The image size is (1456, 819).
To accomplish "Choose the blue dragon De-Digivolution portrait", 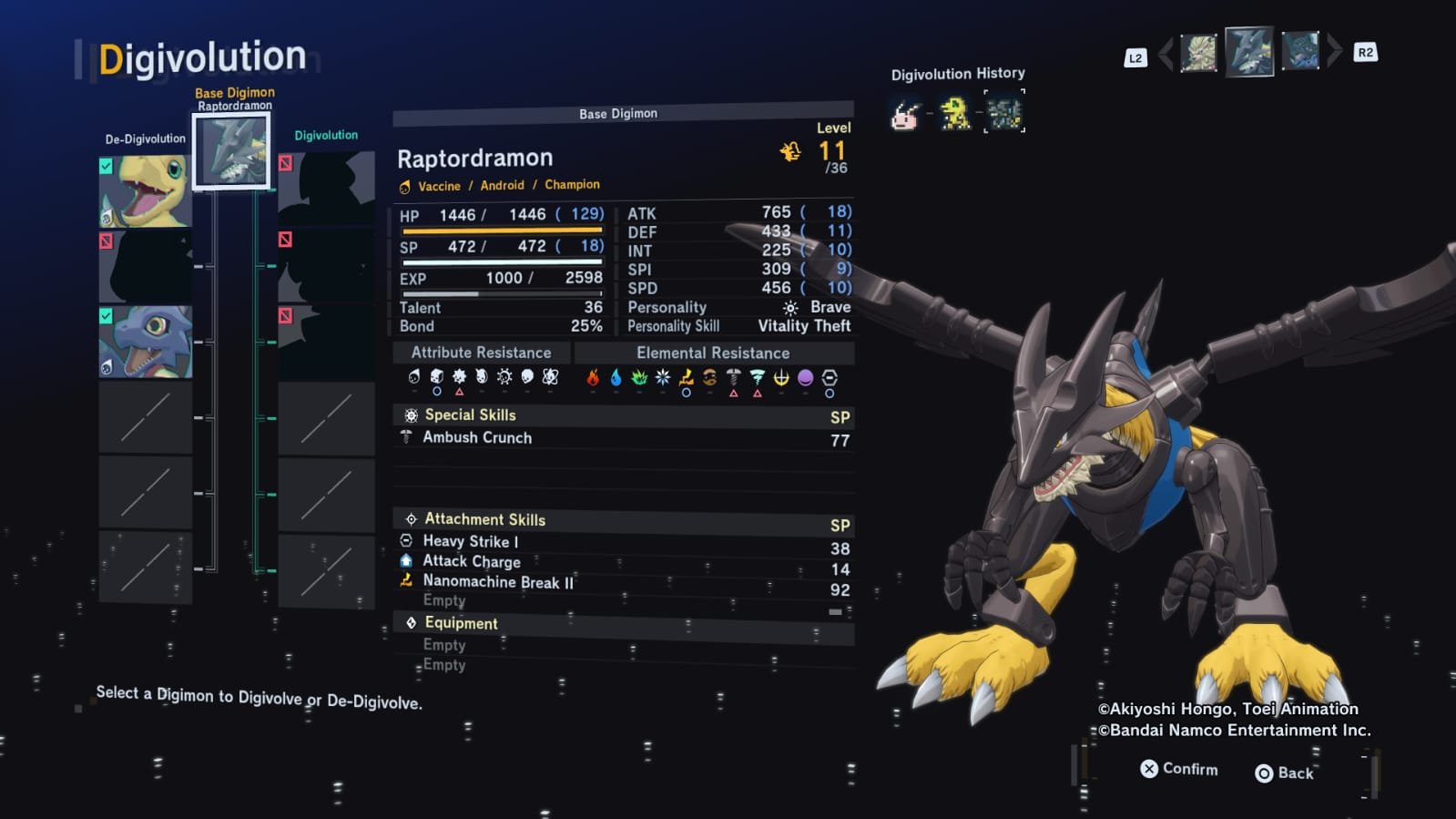I will (146, 342).
